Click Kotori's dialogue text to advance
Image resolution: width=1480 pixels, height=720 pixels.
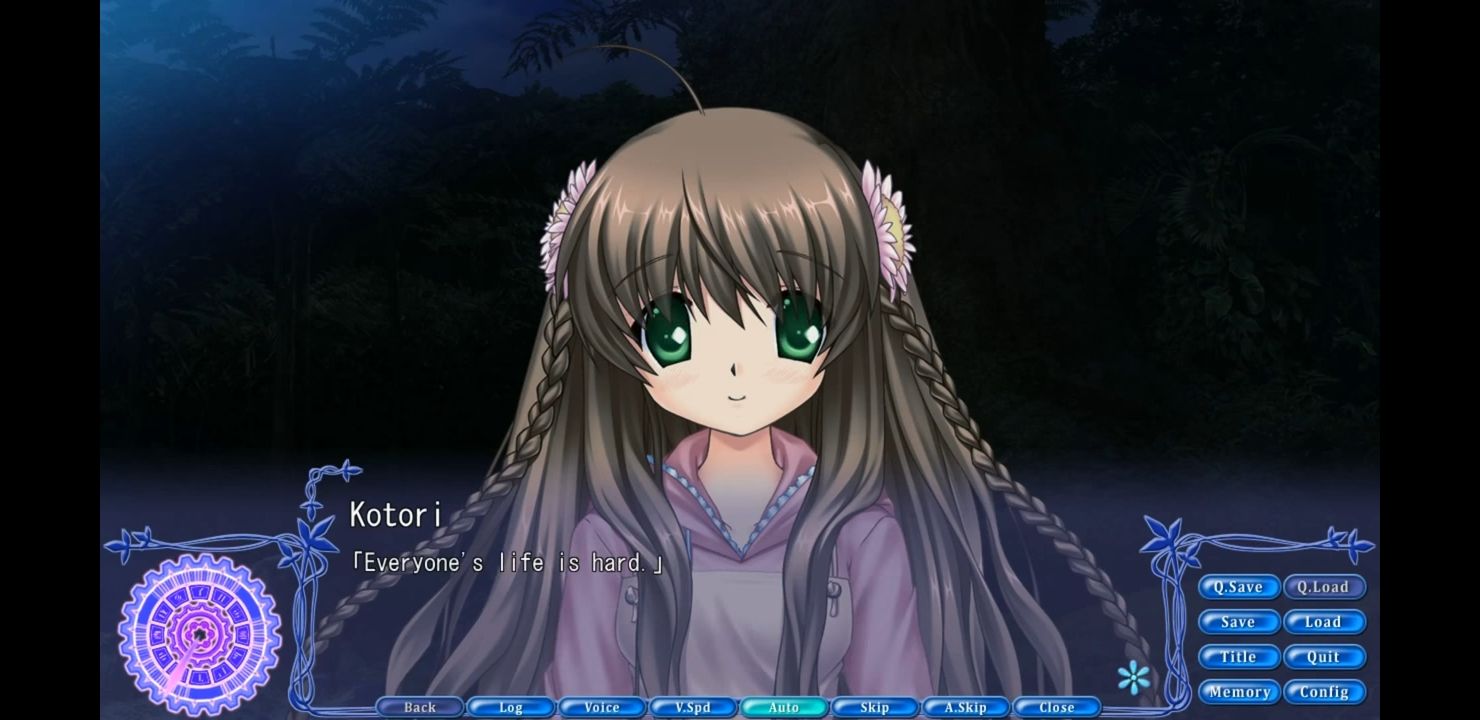point(508,562)
